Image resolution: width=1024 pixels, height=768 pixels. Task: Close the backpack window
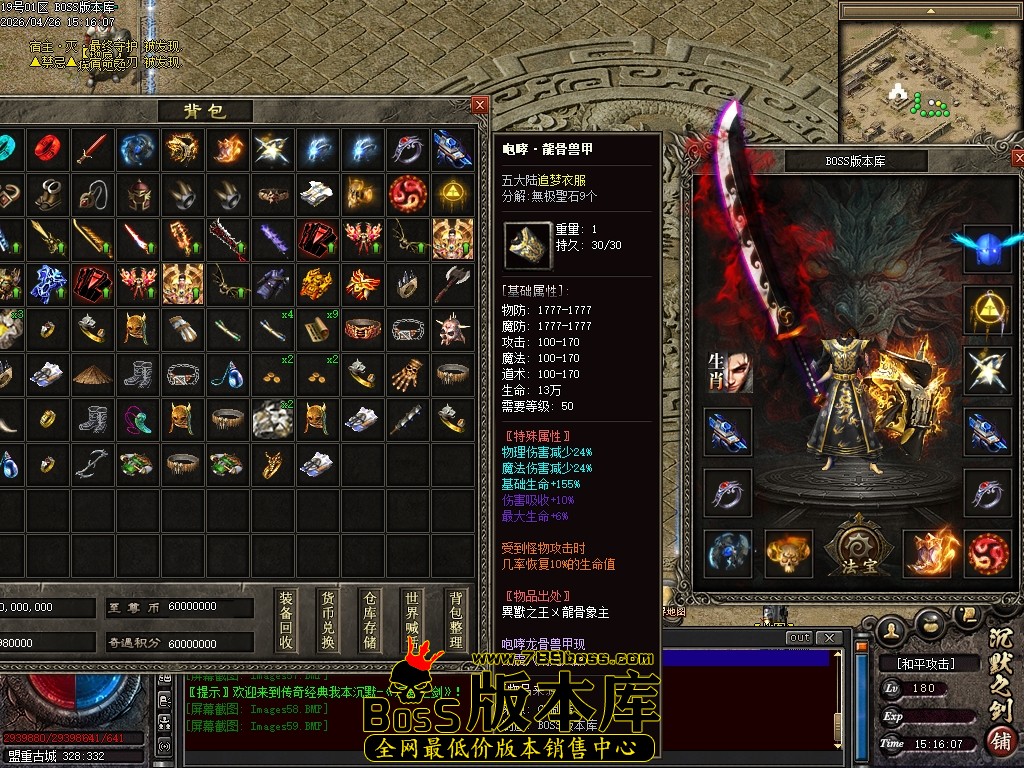pyautogui.click(x=480, y=105)
